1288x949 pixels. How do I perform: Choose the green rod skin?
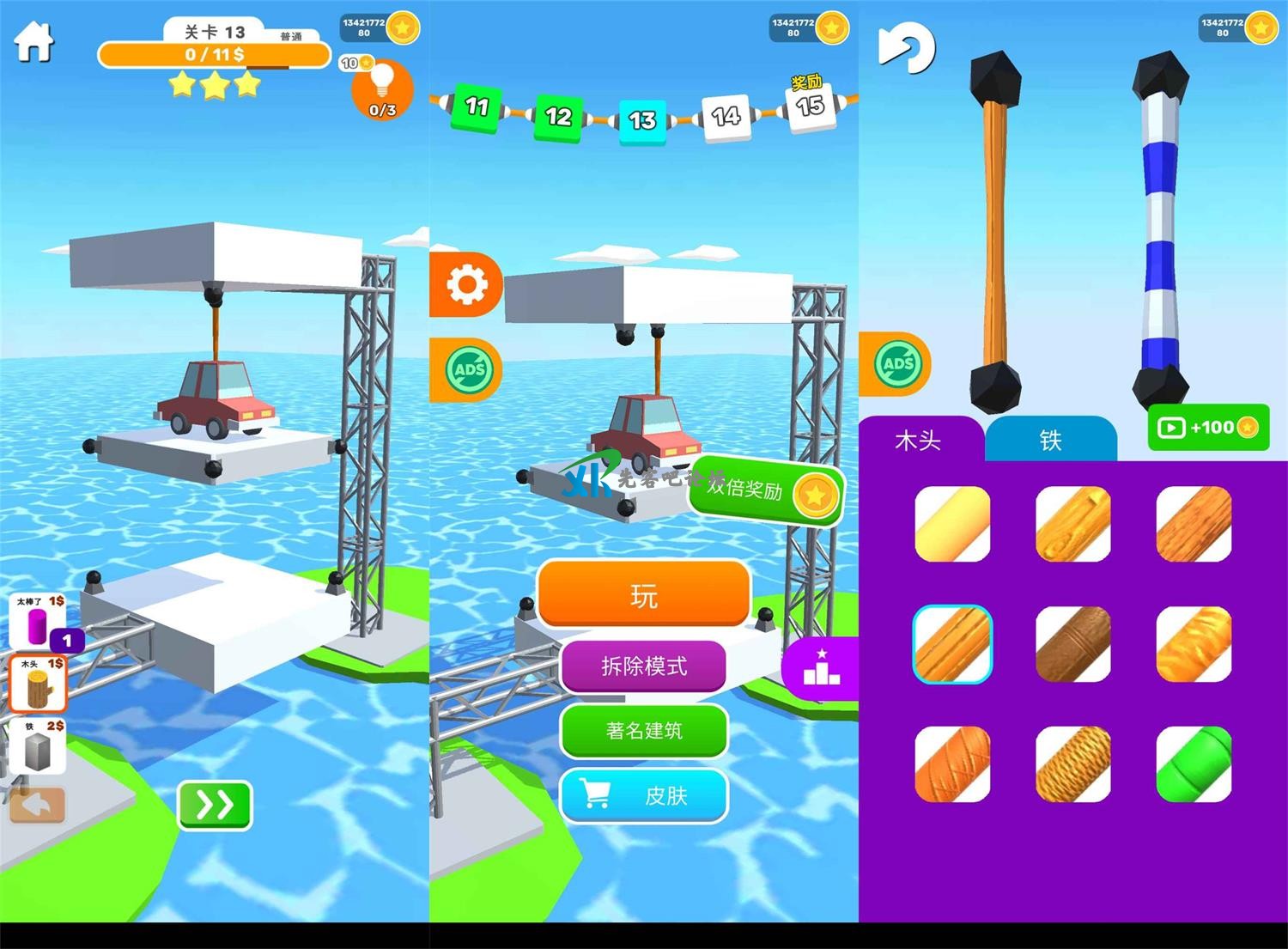tap(1194, 764)
